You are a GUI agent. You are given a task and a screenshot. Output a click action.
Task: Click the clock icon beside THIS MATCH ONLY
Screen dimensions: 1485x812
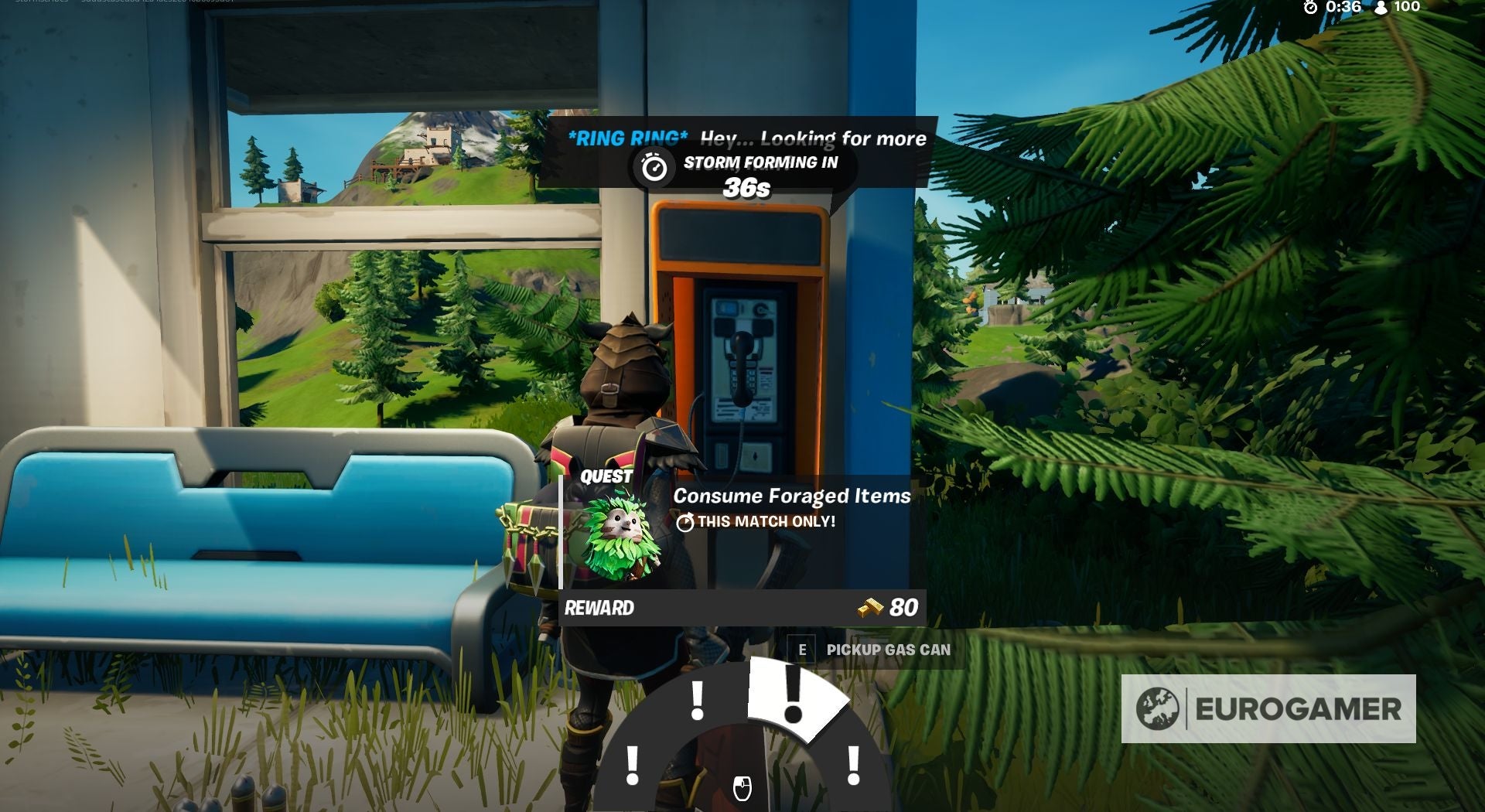click(685, 522)
